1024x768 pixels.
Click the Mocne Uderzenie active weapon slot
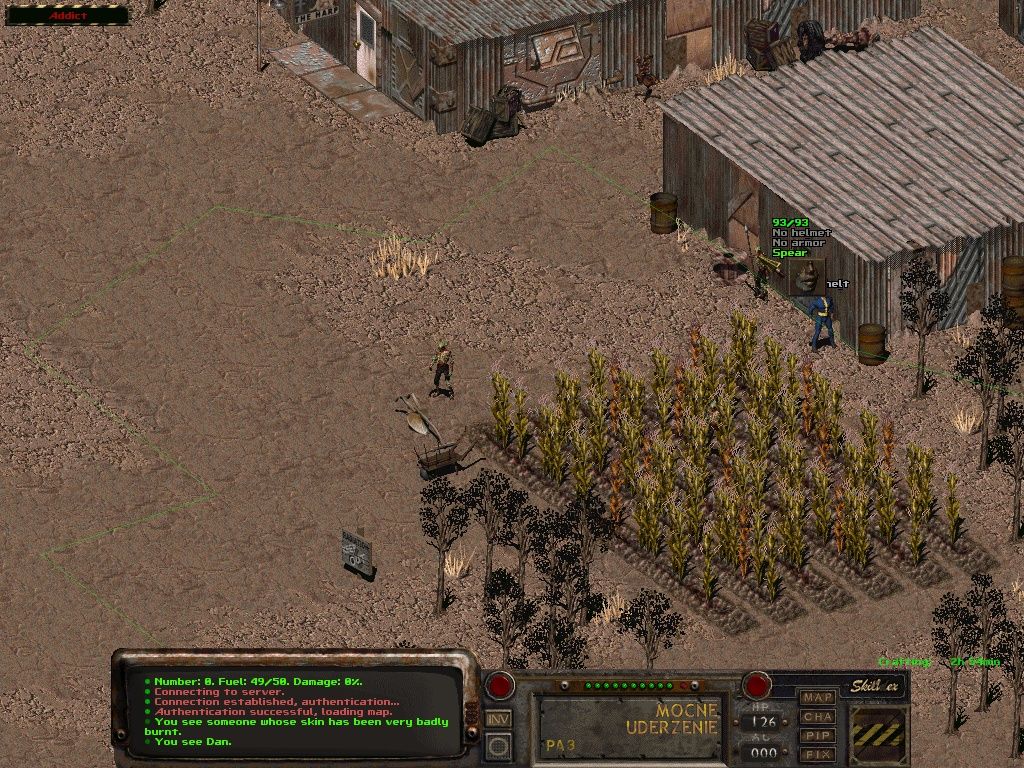pyautogui.click(x=631, y=727)
